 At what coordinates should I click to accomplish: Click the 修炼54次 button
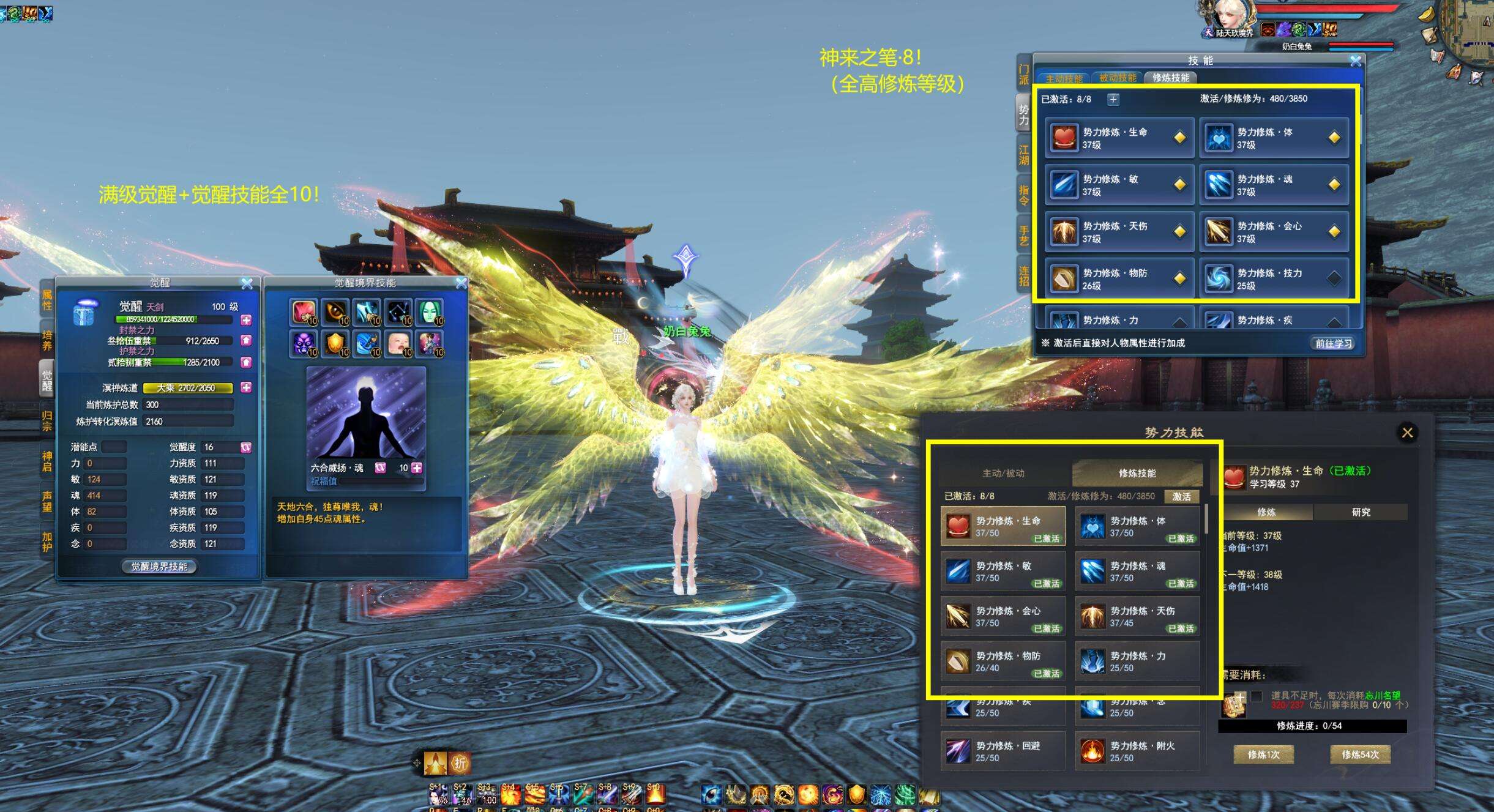pos(1360,754)
